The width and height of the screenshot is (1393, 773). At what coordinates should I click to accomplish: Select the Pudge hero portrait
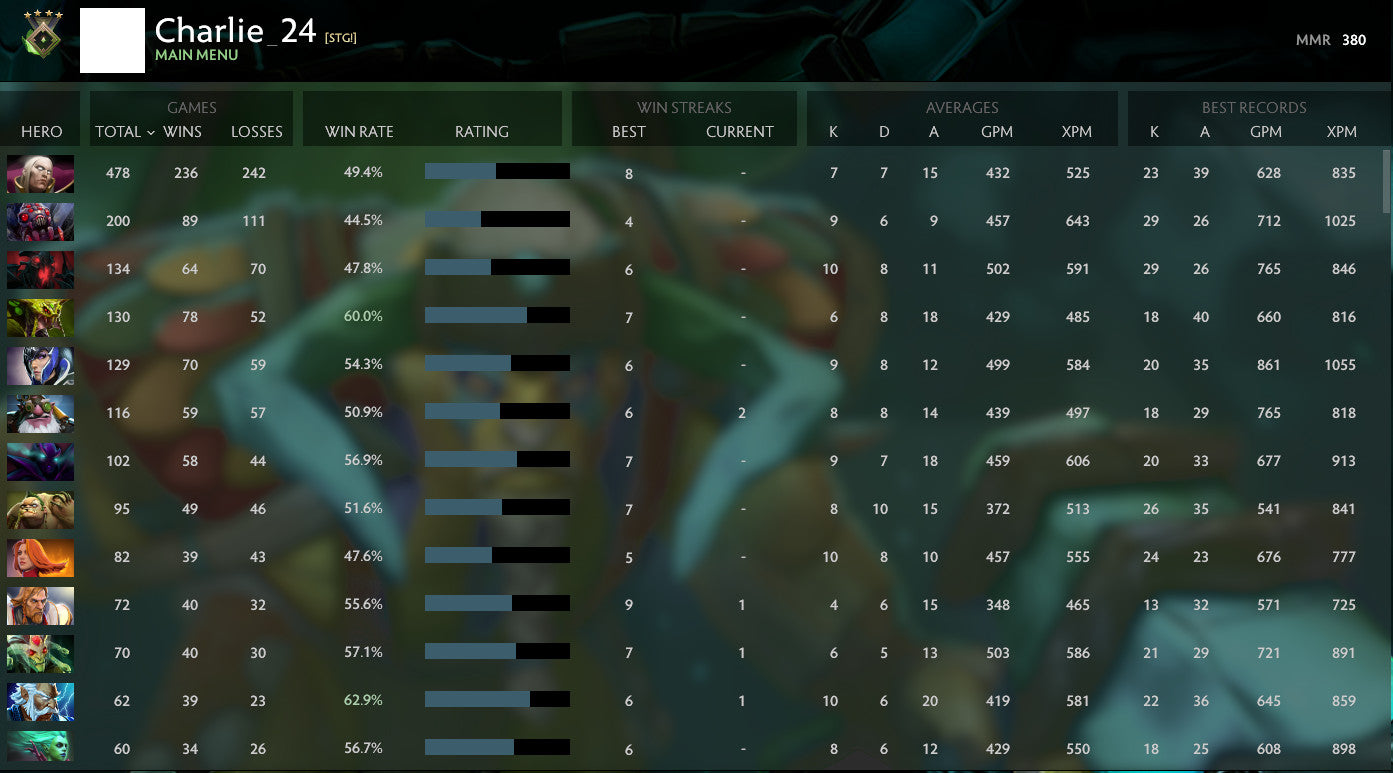pos(40,509)
